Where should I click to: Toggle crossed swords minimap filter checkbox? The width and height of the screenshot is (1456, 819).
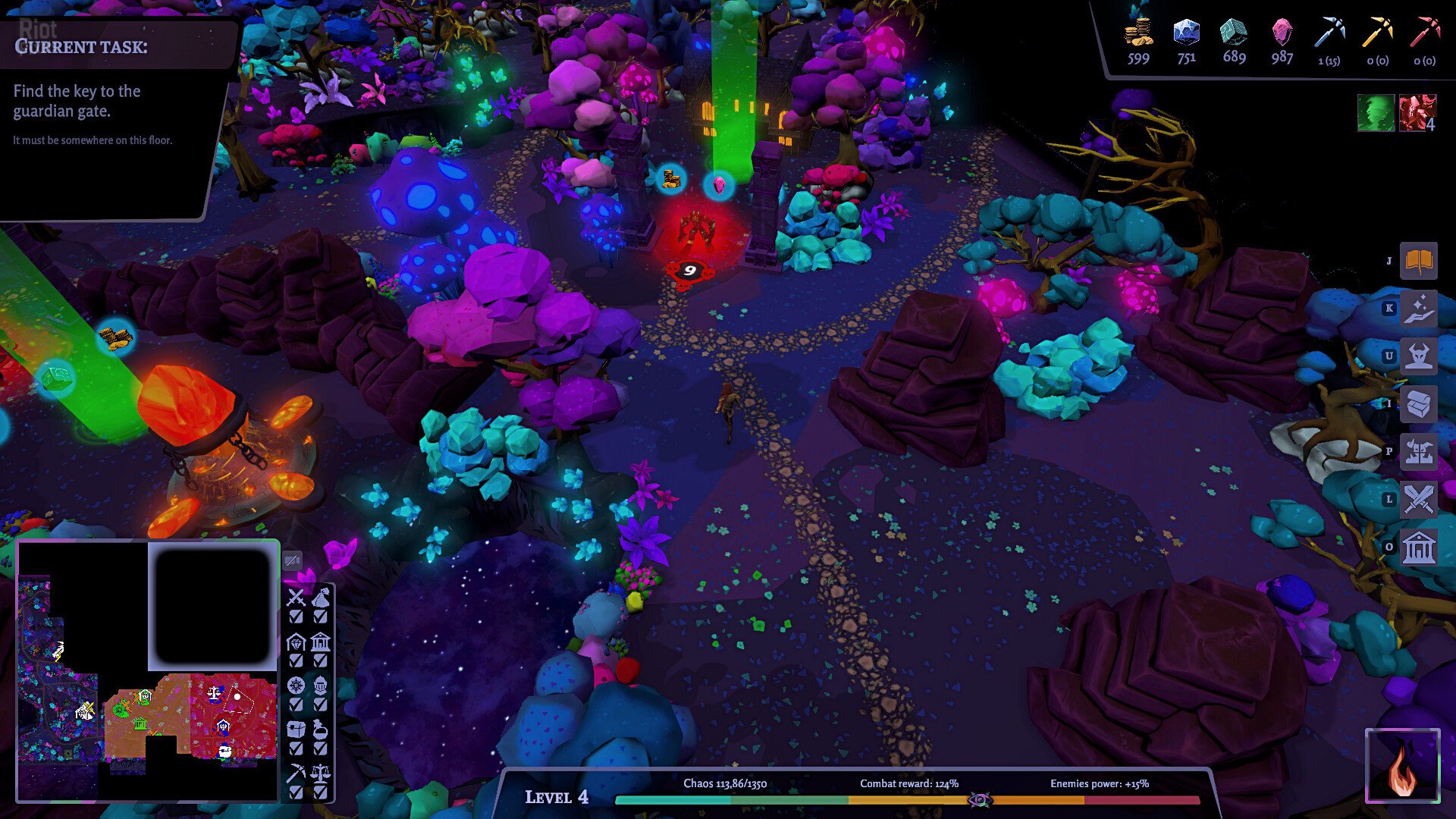point(296,617)
